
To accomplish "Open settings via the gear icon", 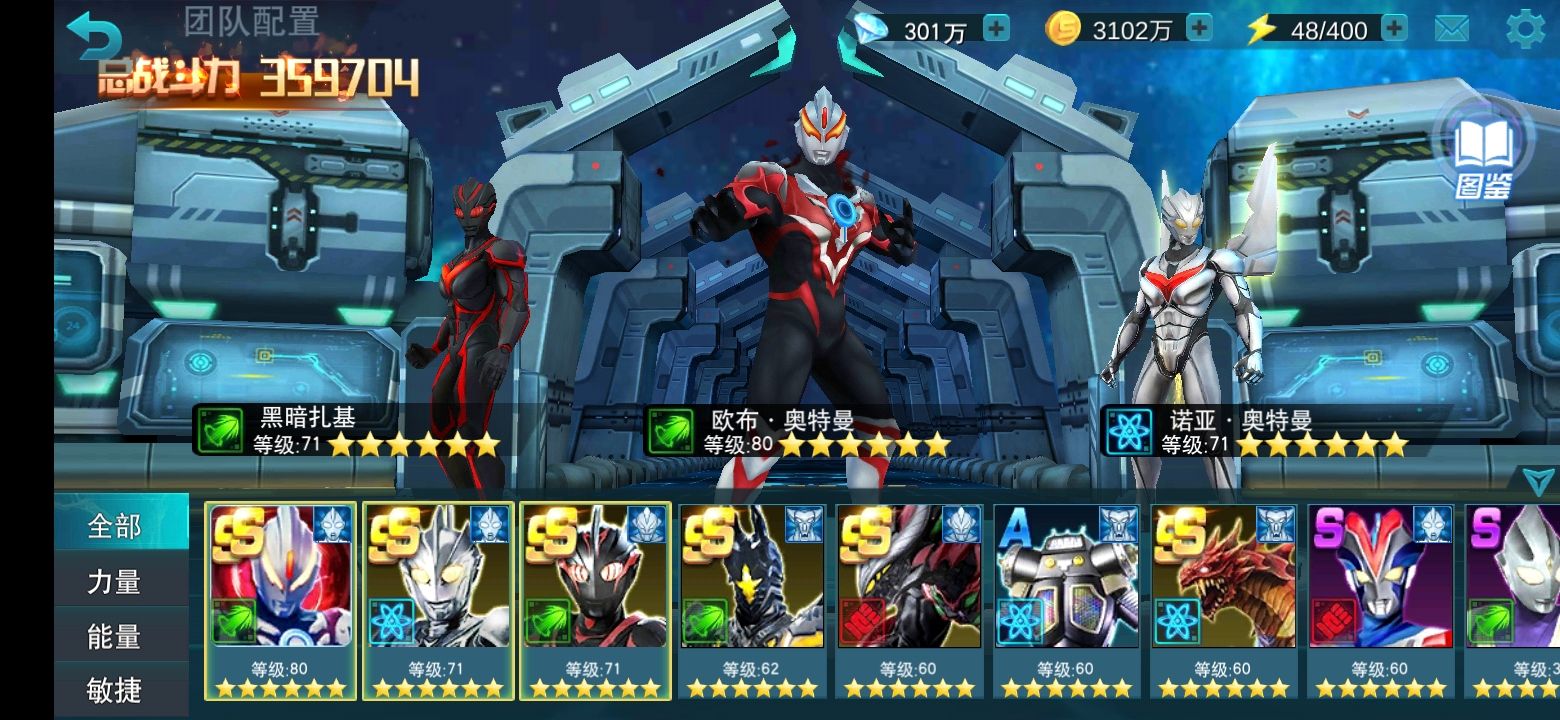I will [1525, 30].
